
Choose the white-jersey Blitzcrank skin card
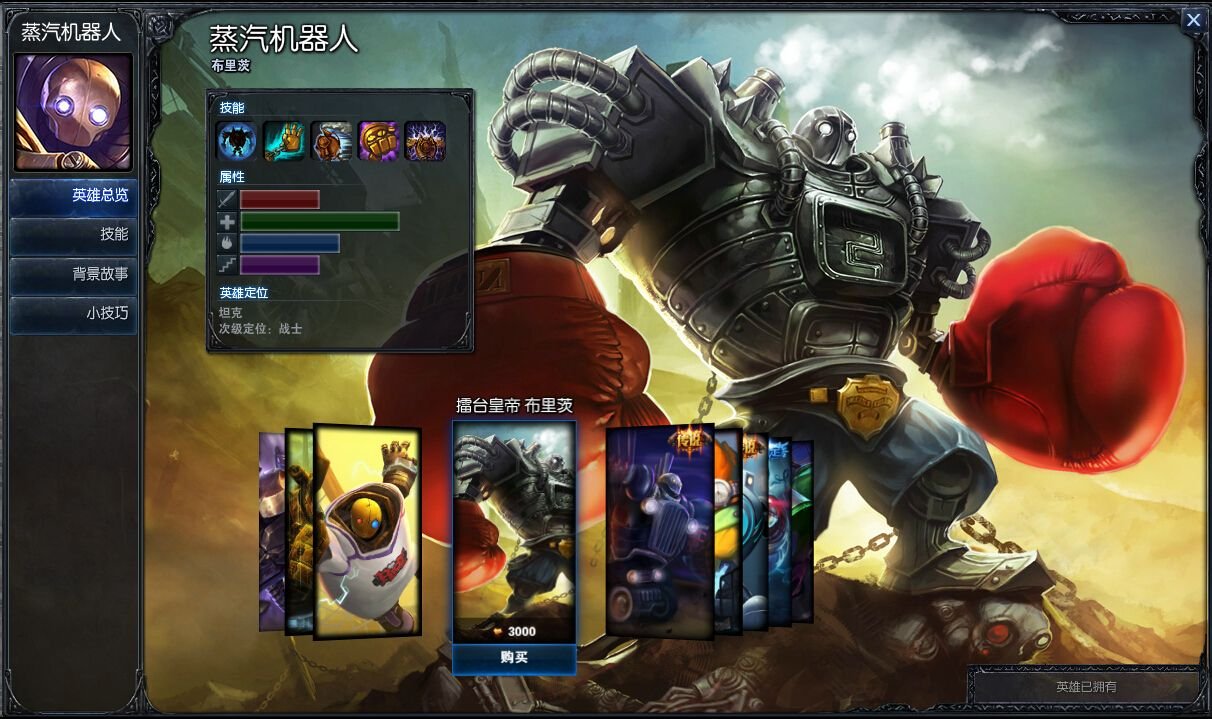click(367, 532)
